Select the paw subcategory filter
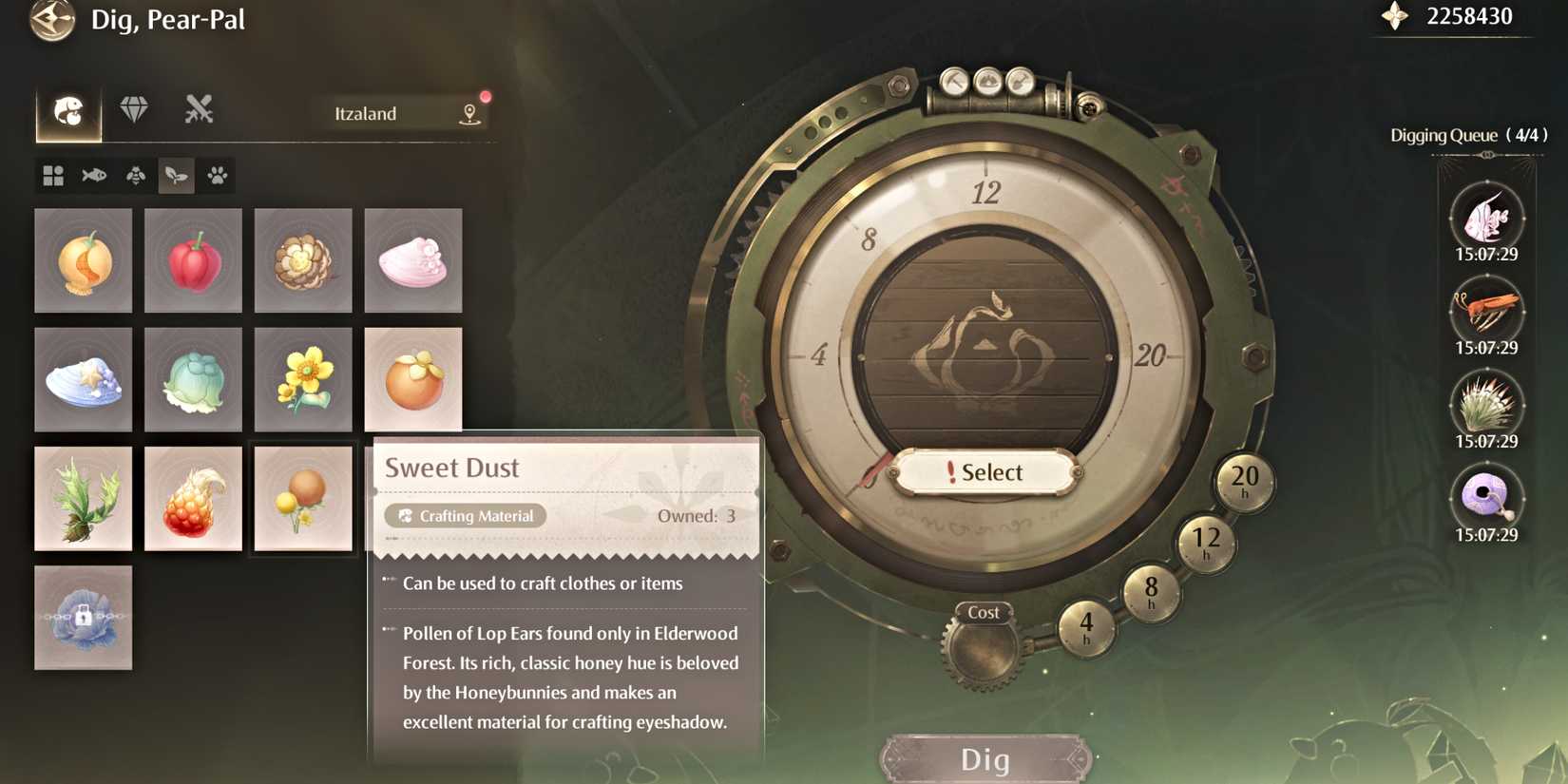Viewport: 1568px width, 784px height. [216, 175]
